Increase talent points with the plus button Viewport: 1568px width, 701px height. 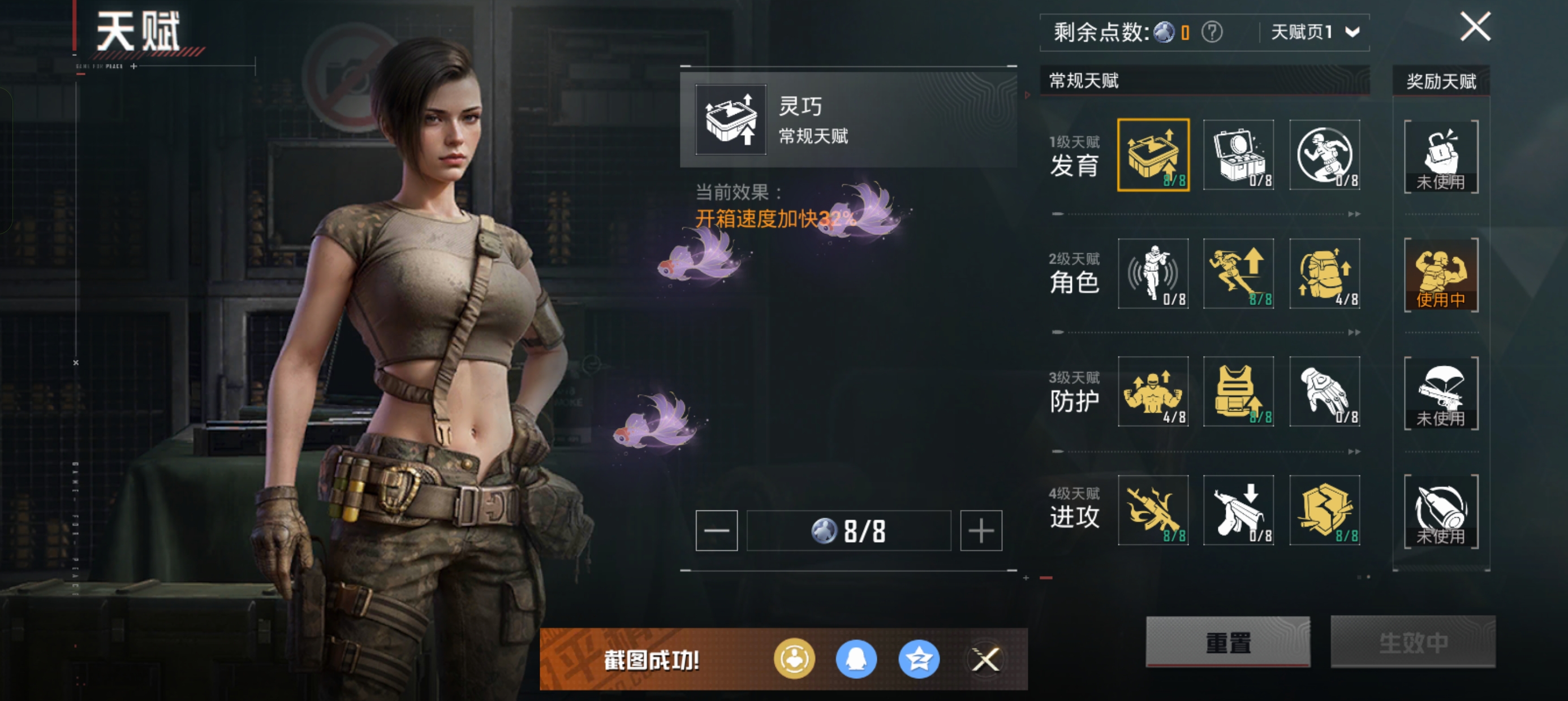pos(981,531)
